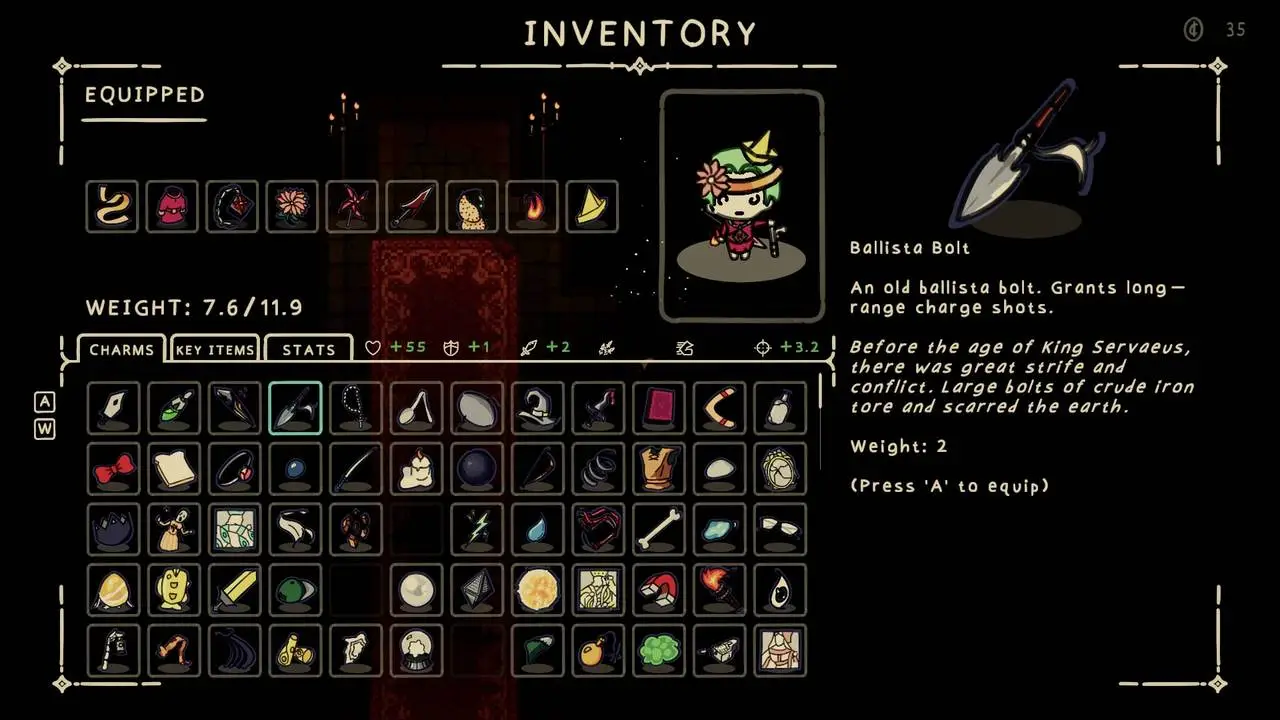
Task: Click the lightning bolt charm
Action: point(477,530)
